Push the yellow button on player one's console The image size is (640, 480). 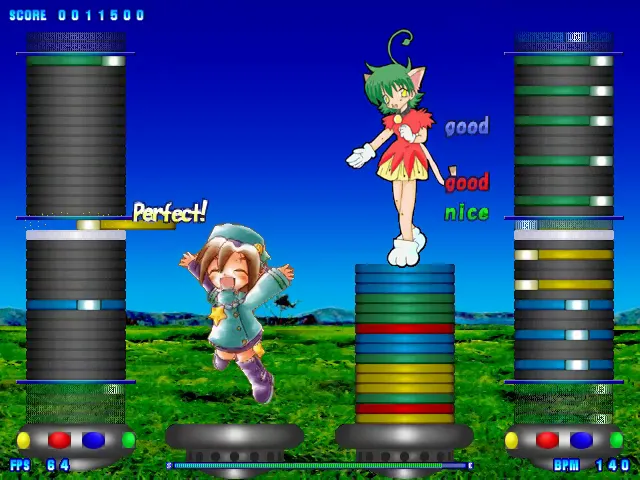23,440
